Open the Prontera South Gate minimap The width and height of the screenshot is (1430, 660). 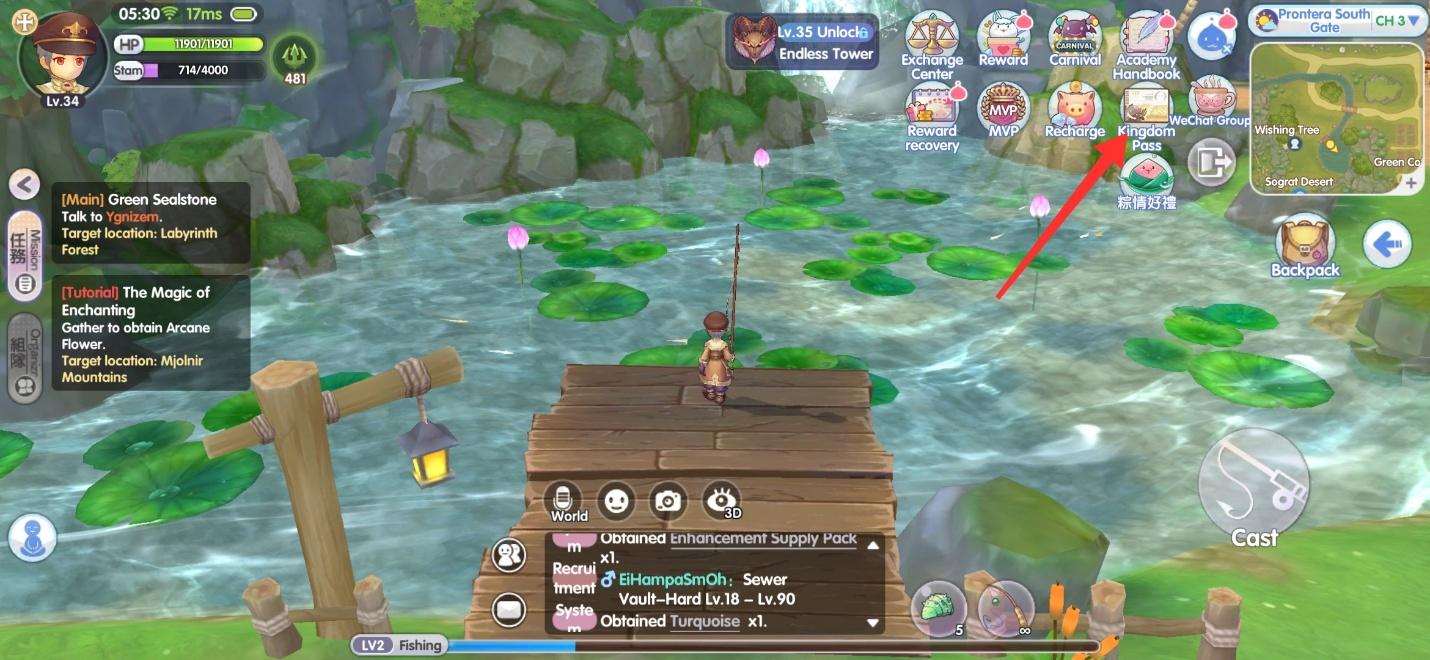(x=1337, y=118)
